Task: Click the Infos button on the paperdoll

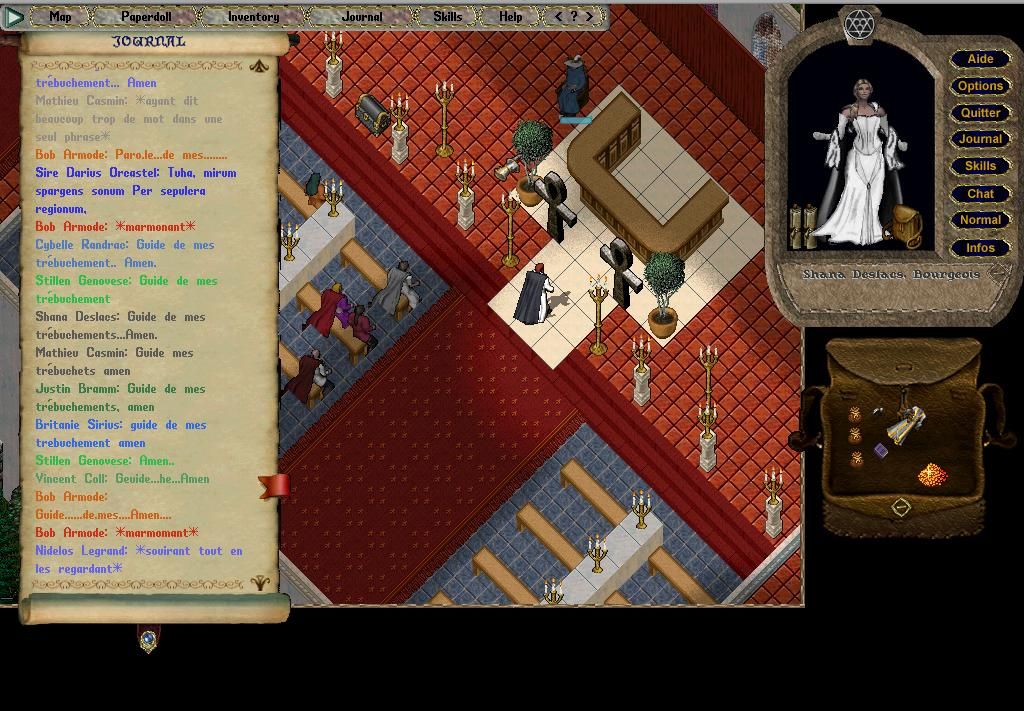Action: [x=980, y=247]
